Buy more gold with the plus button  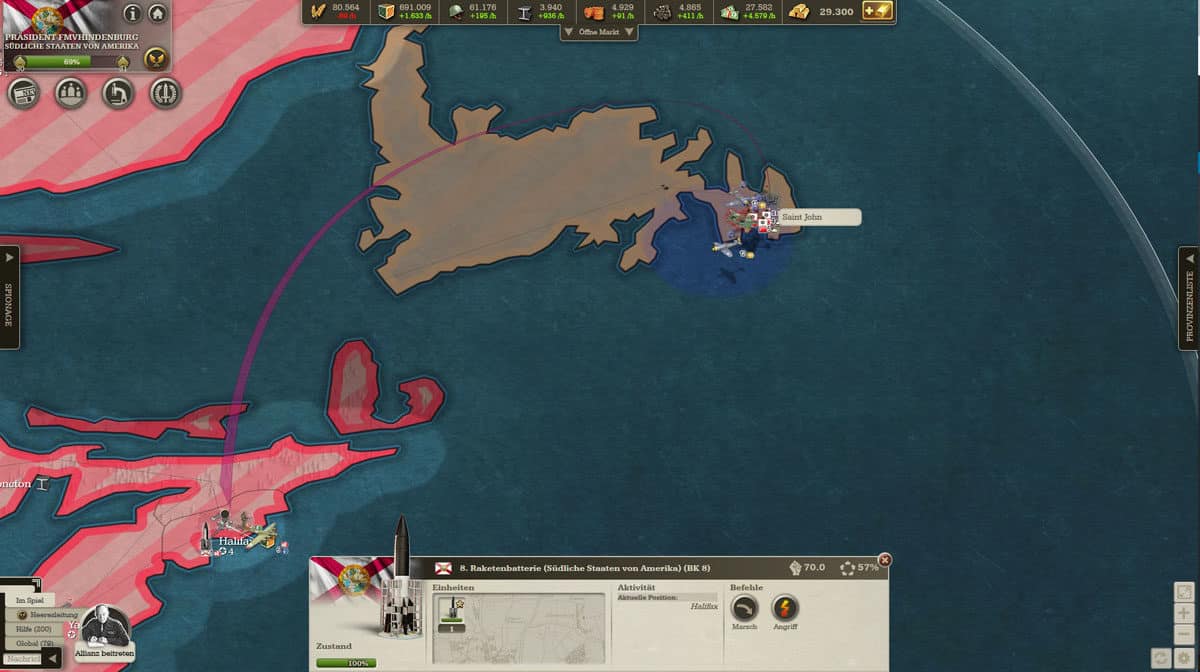[x=876, y=11]
